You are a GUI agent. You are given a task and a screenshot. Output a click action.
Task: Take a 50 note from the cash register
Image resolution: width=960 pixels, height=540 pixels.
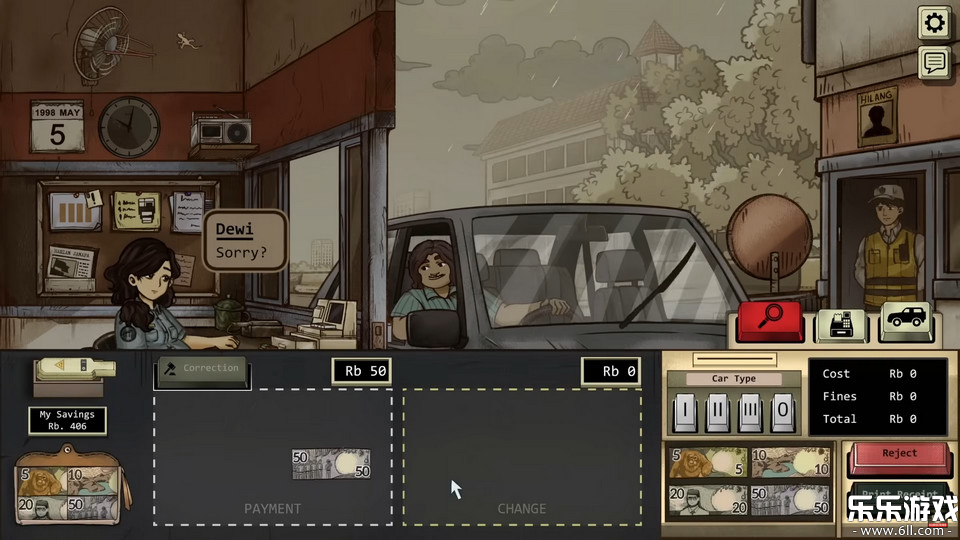(790, 501)
